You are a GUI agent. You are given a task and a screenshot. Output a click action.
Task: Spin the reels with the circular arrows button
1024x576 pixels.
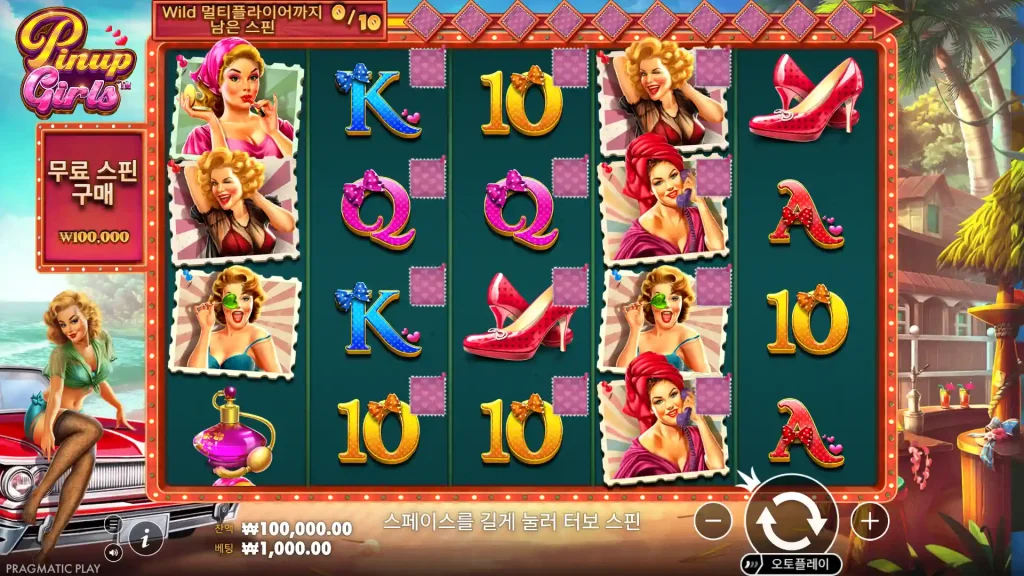(x=791, y=519)
